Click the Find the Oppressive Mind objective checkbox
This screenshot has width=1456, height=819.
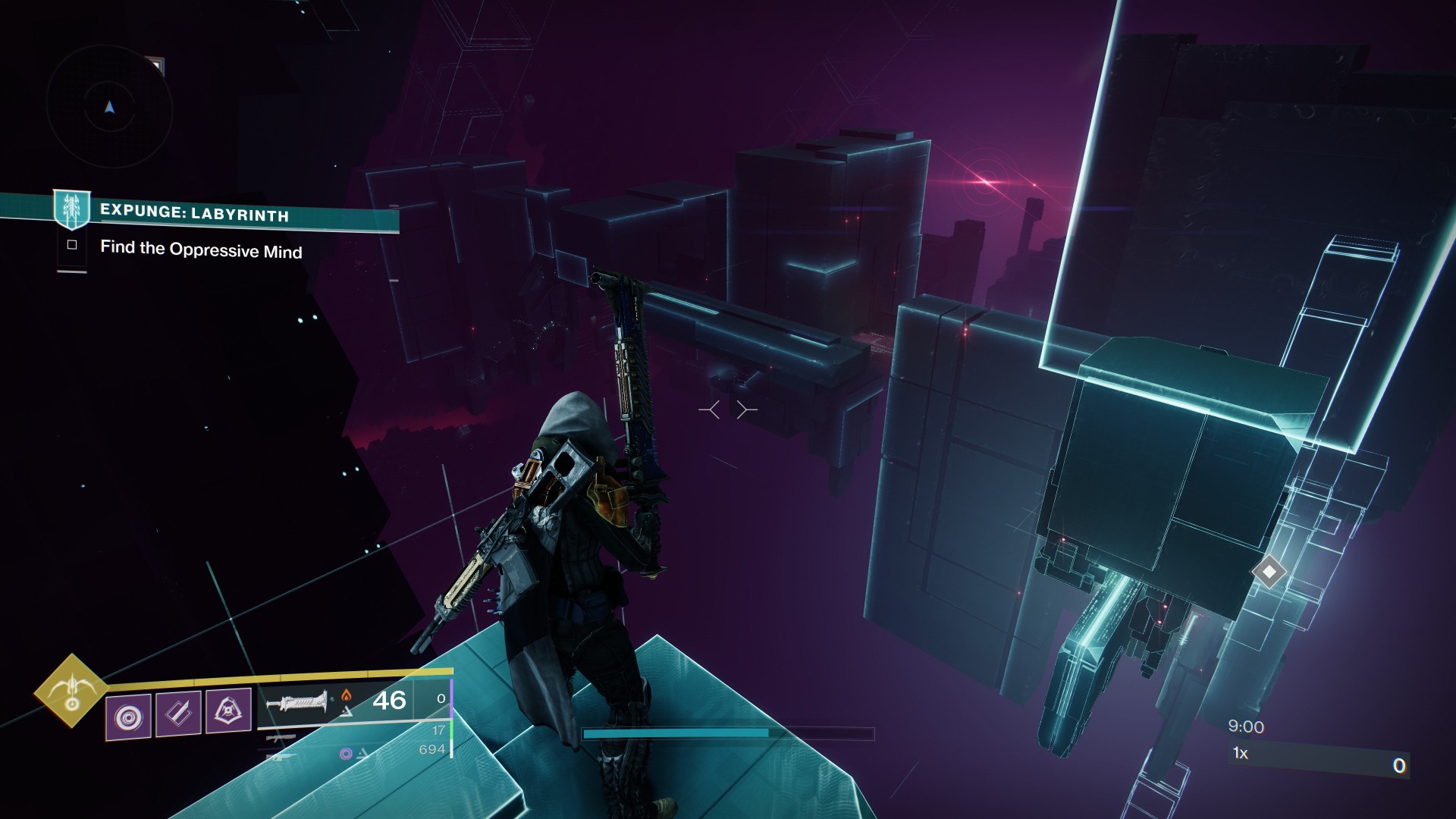click(72, 245)
